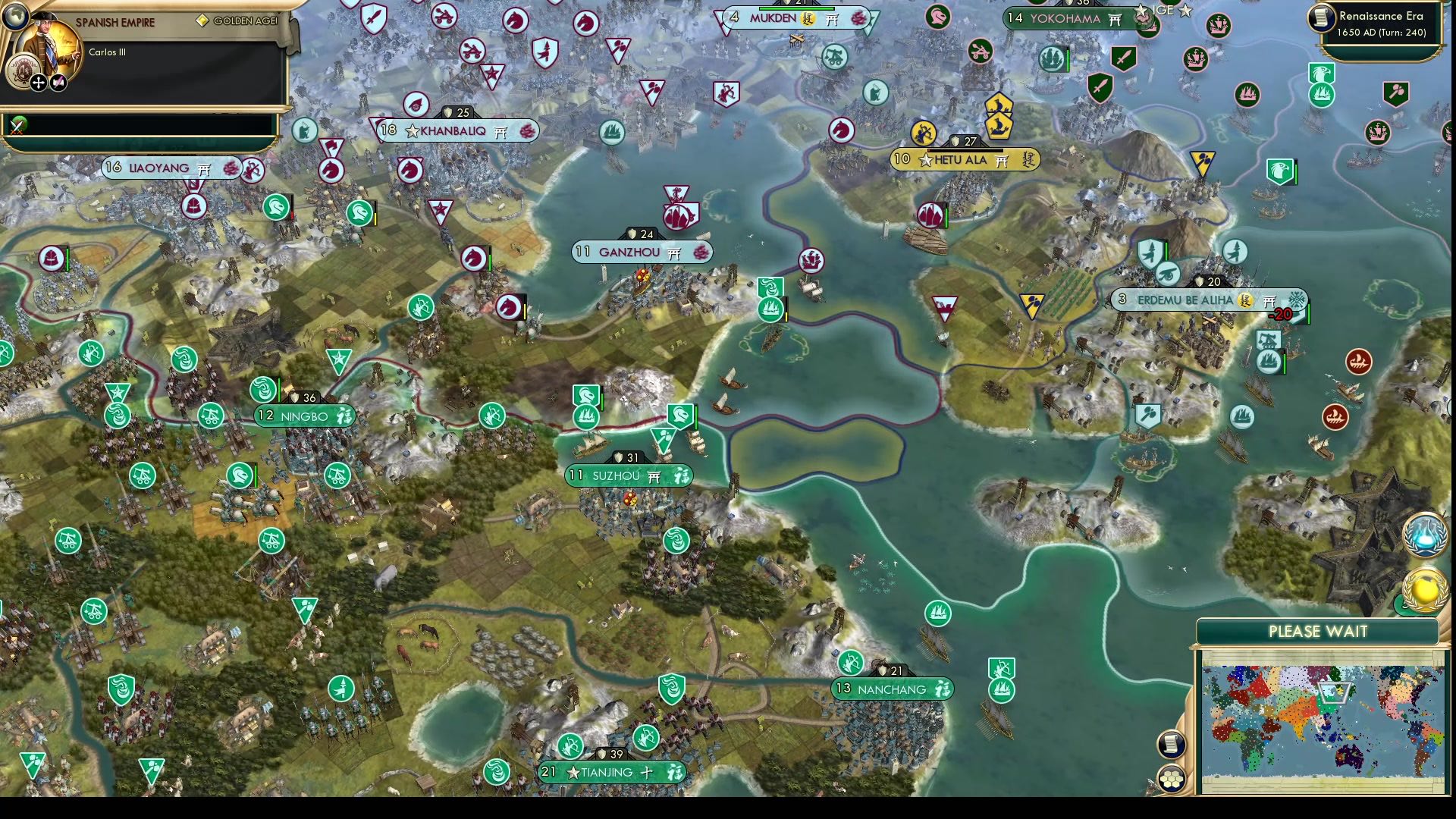1456x819 pixels.
Task: Click the Golden Age diamond indicator
Action: pos(202,20)
